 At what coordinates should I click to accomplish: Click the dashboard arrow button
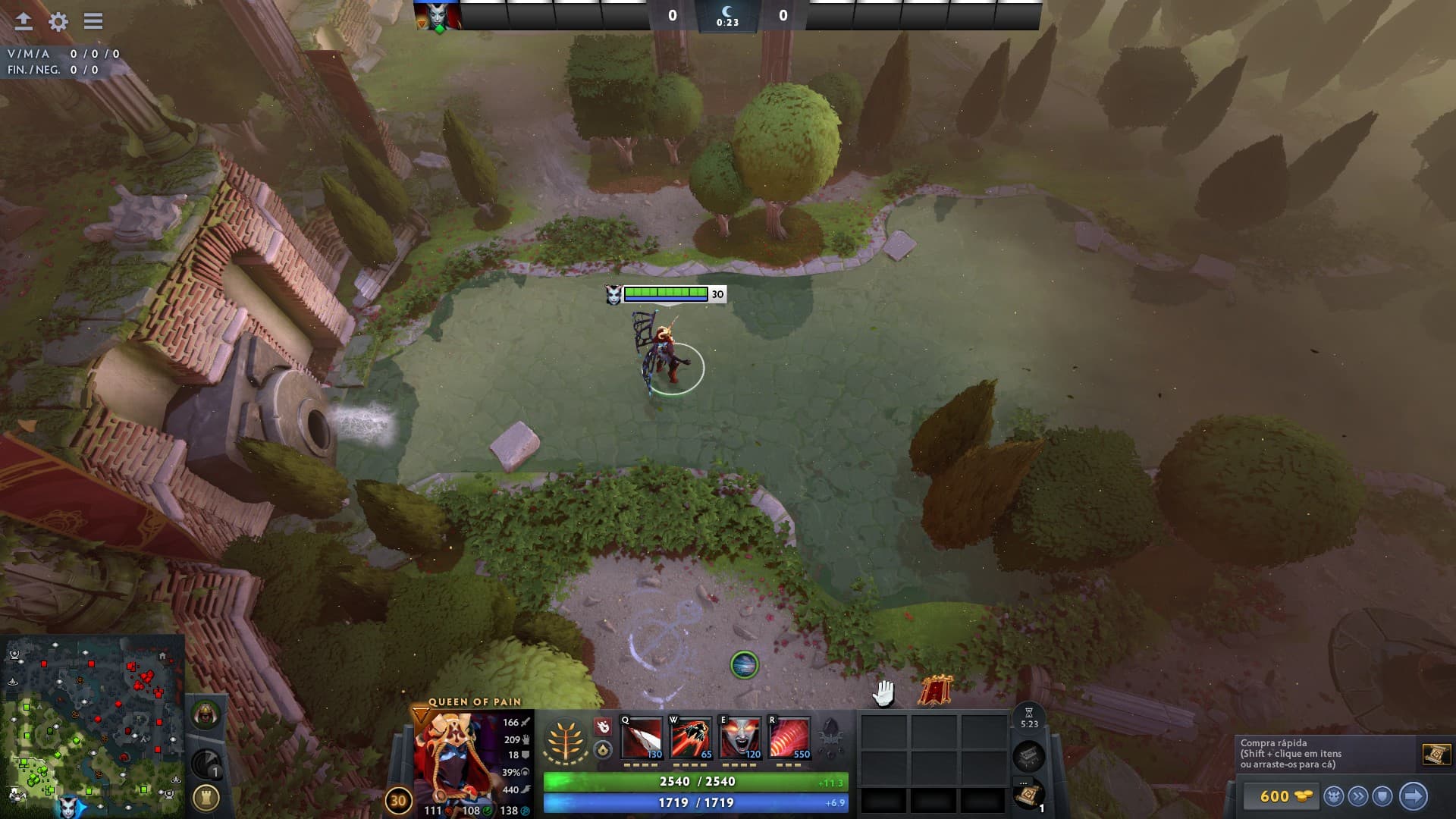click(24, 21)
